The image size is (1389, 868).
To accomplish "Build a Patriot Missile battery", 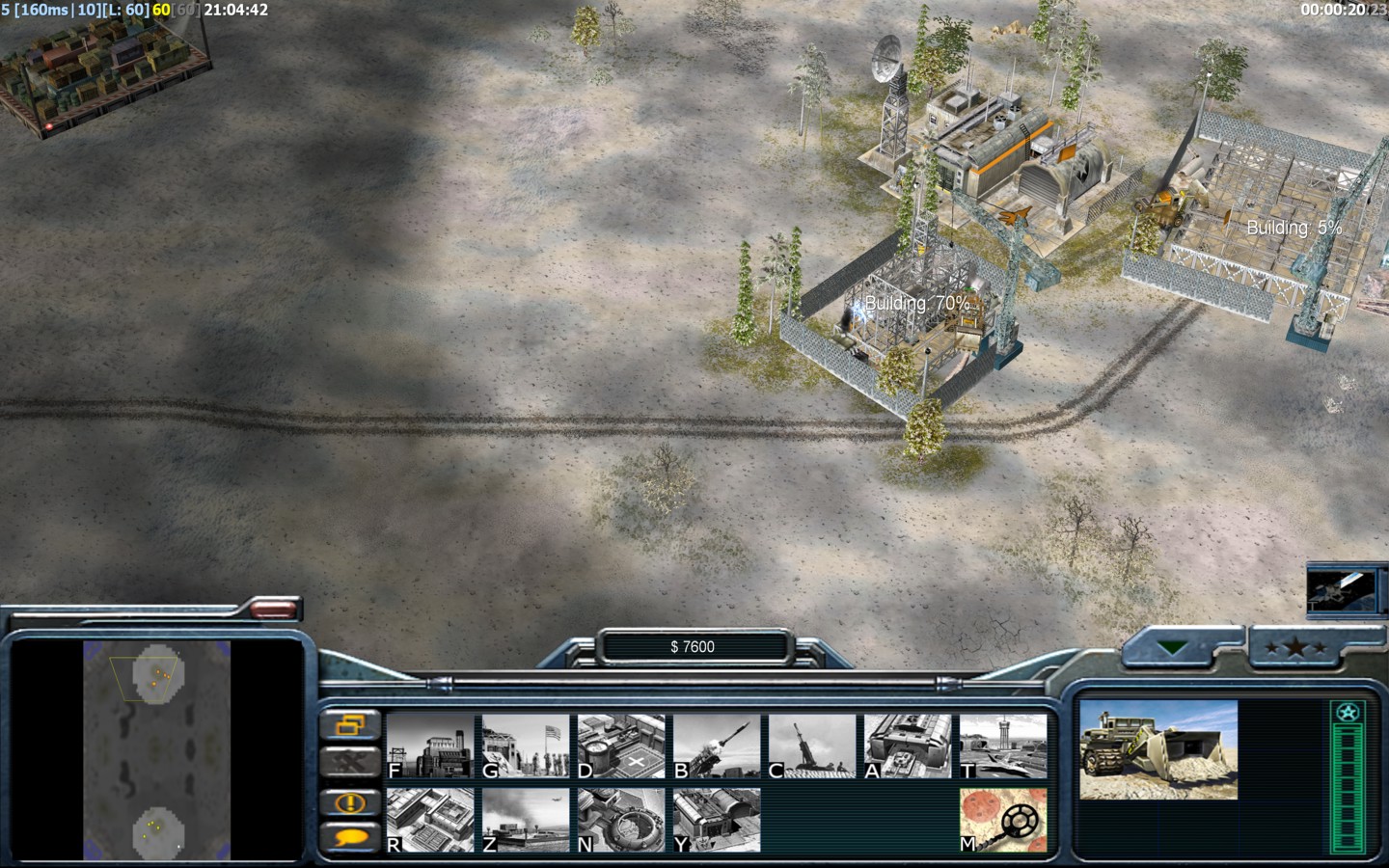I will (717, 746).
